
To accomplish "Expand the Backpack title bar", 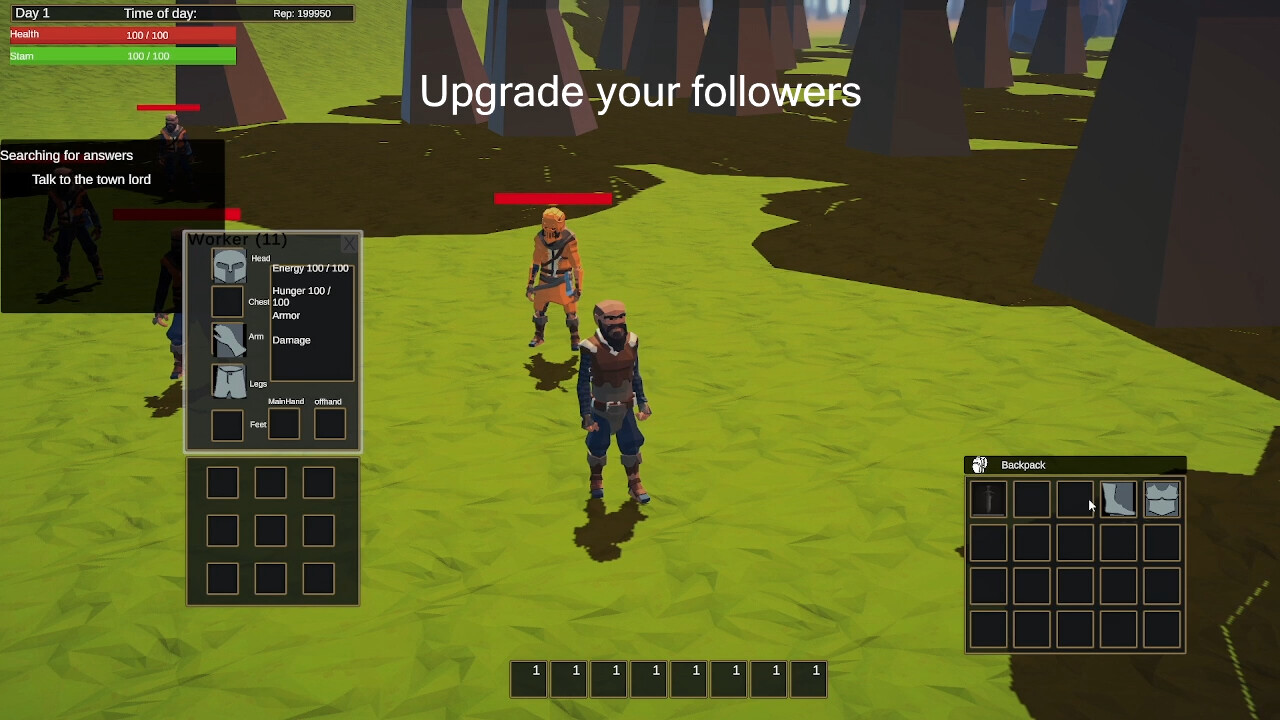I will pos(1022,464).
